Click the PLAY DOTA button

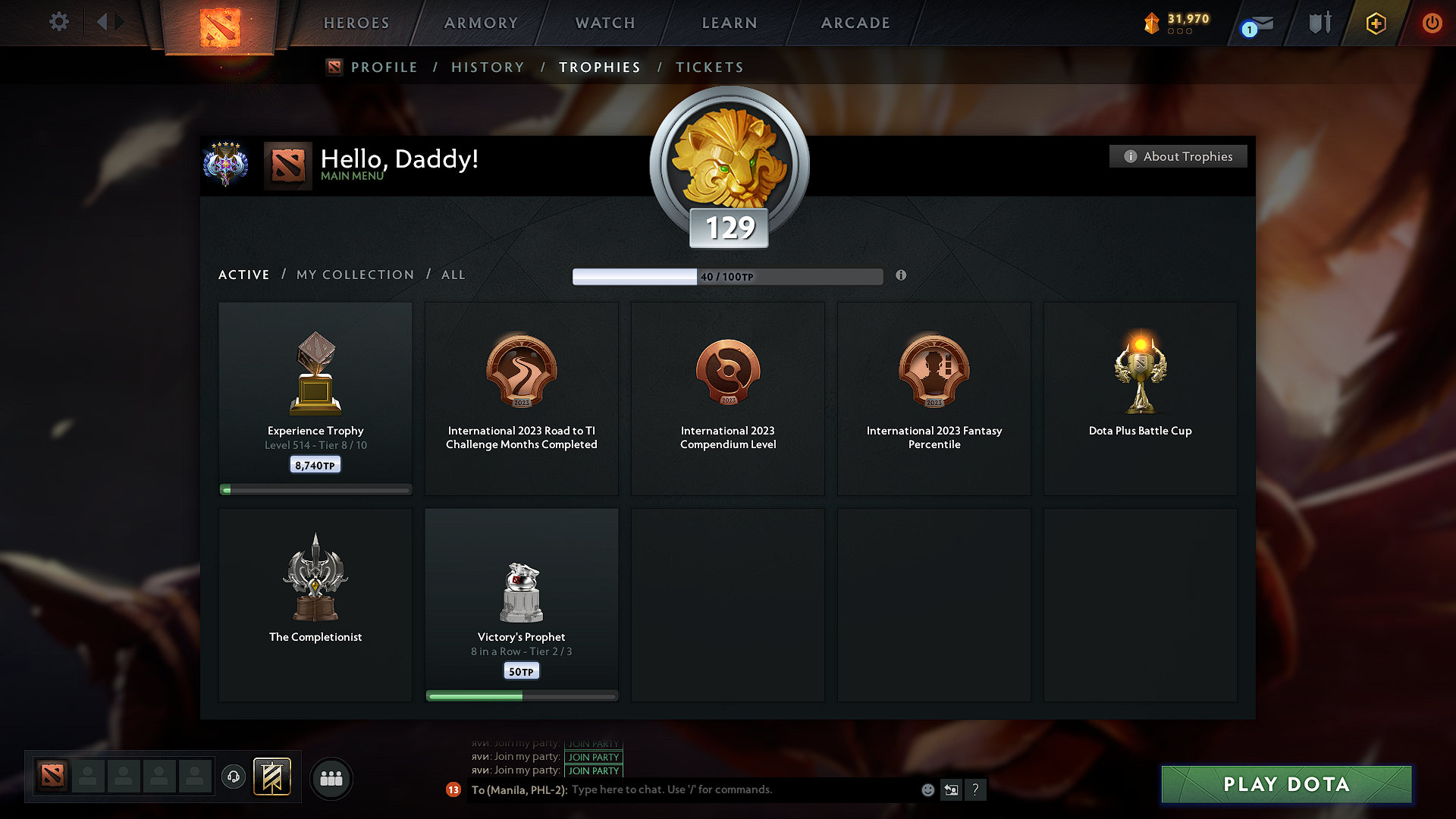1285,784
